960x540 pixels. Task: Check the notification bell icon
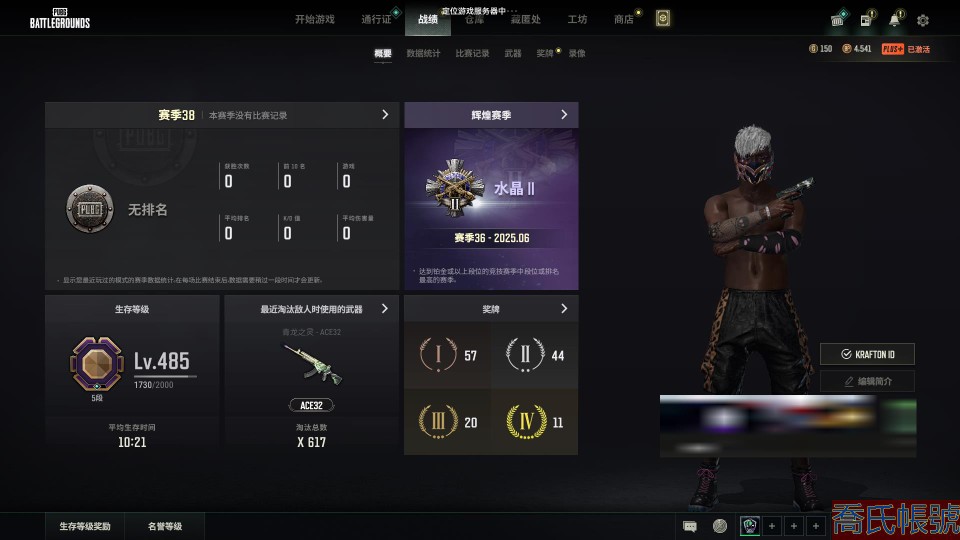[x=894, y=20]
